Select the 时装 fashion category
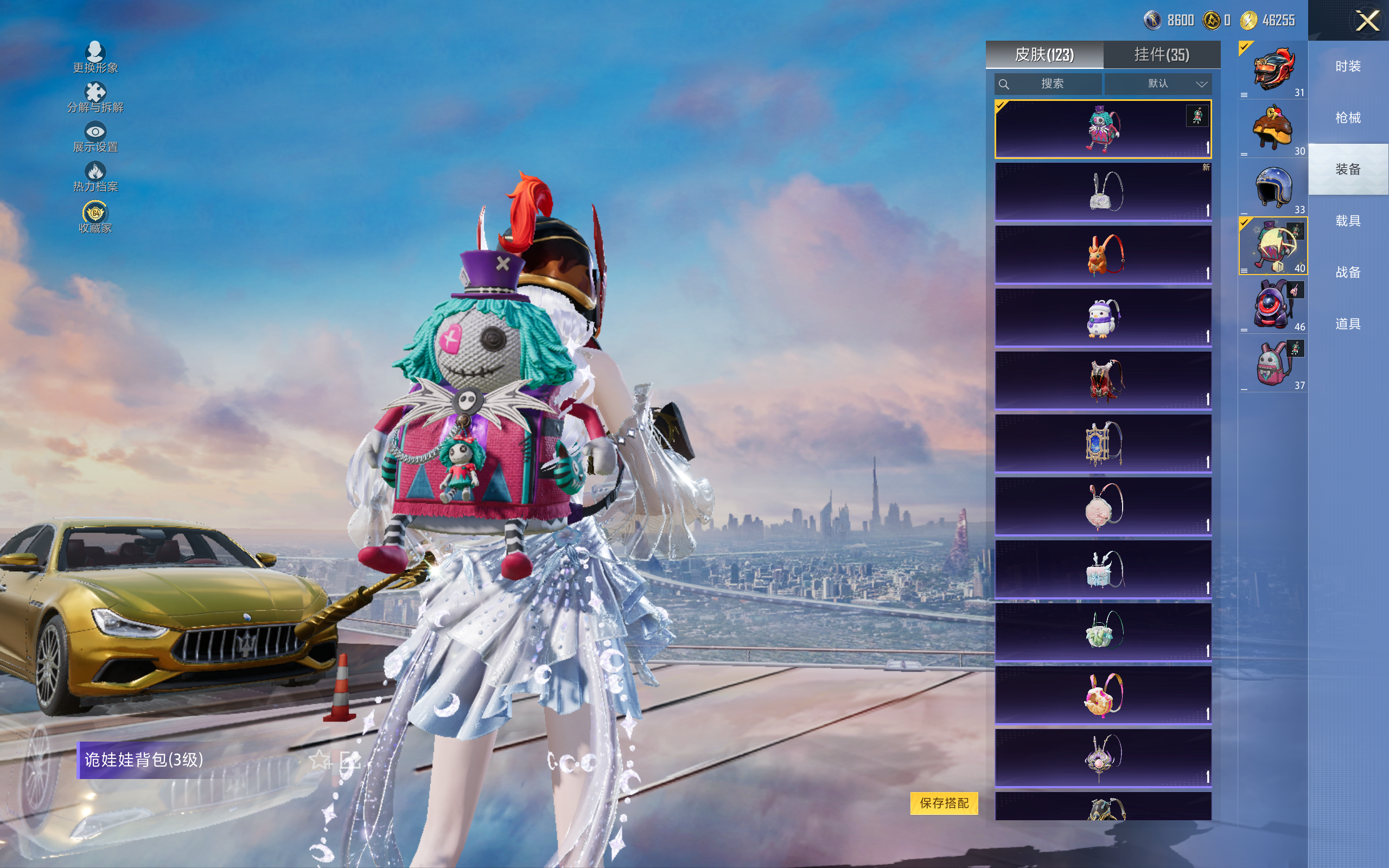This screenshot has height=868, width=1389. pyautogui.click(x=1348, y=67)
